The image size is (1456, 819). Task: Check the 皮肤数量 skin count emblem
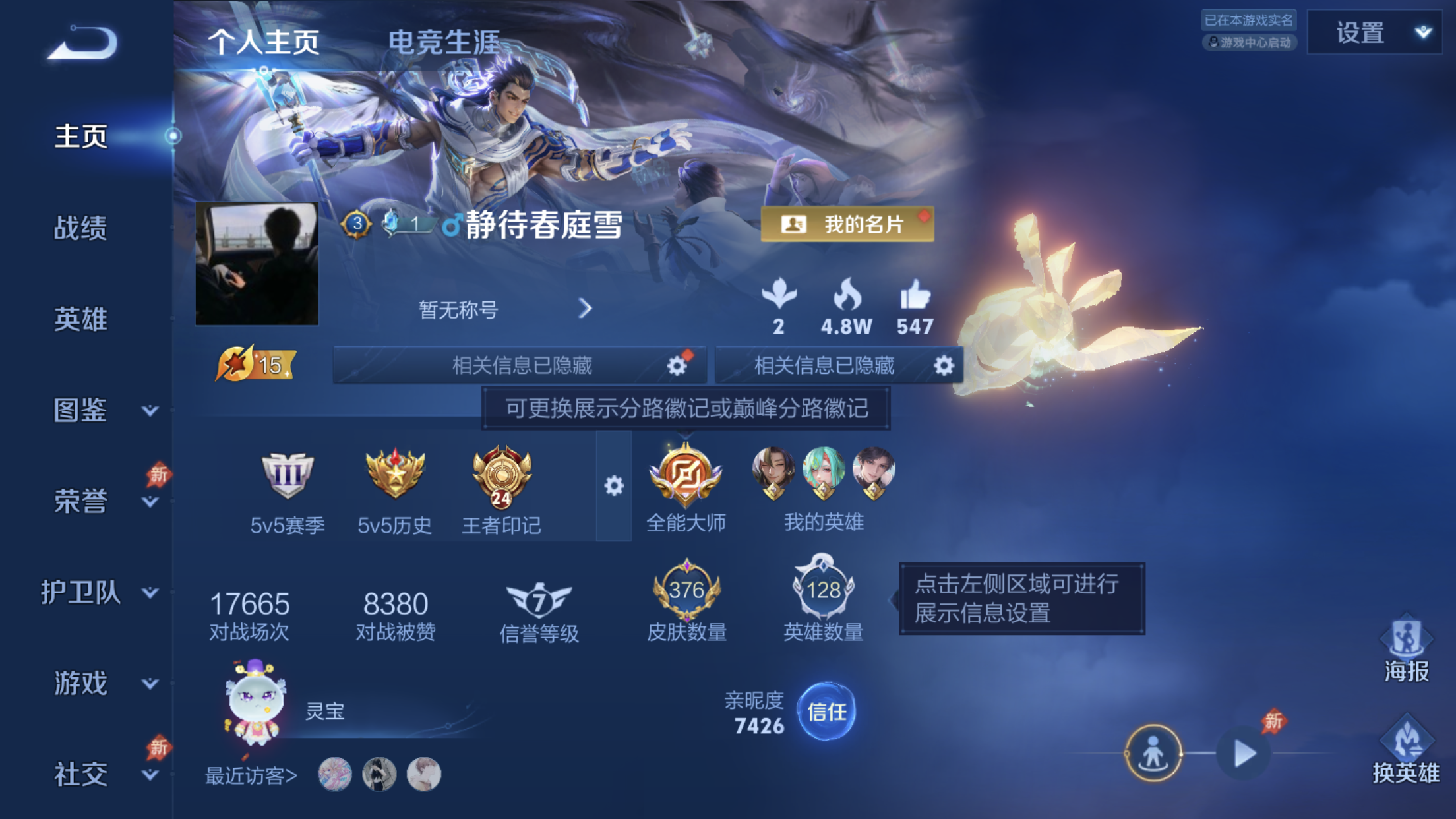tap(686, 593)
